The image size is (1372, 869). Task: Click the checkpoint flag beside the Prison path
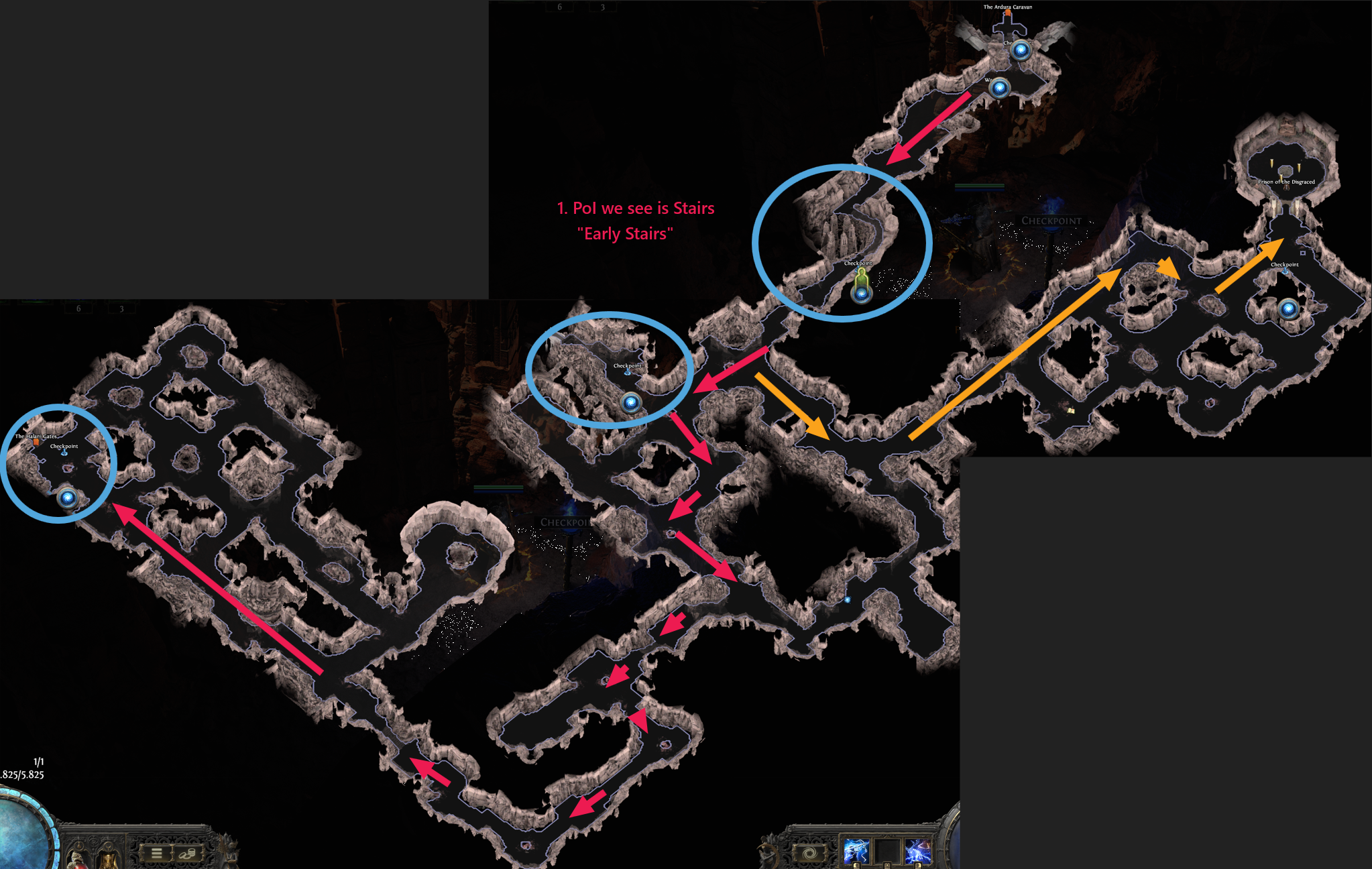pyautogui.click(x=1285, y=272)
